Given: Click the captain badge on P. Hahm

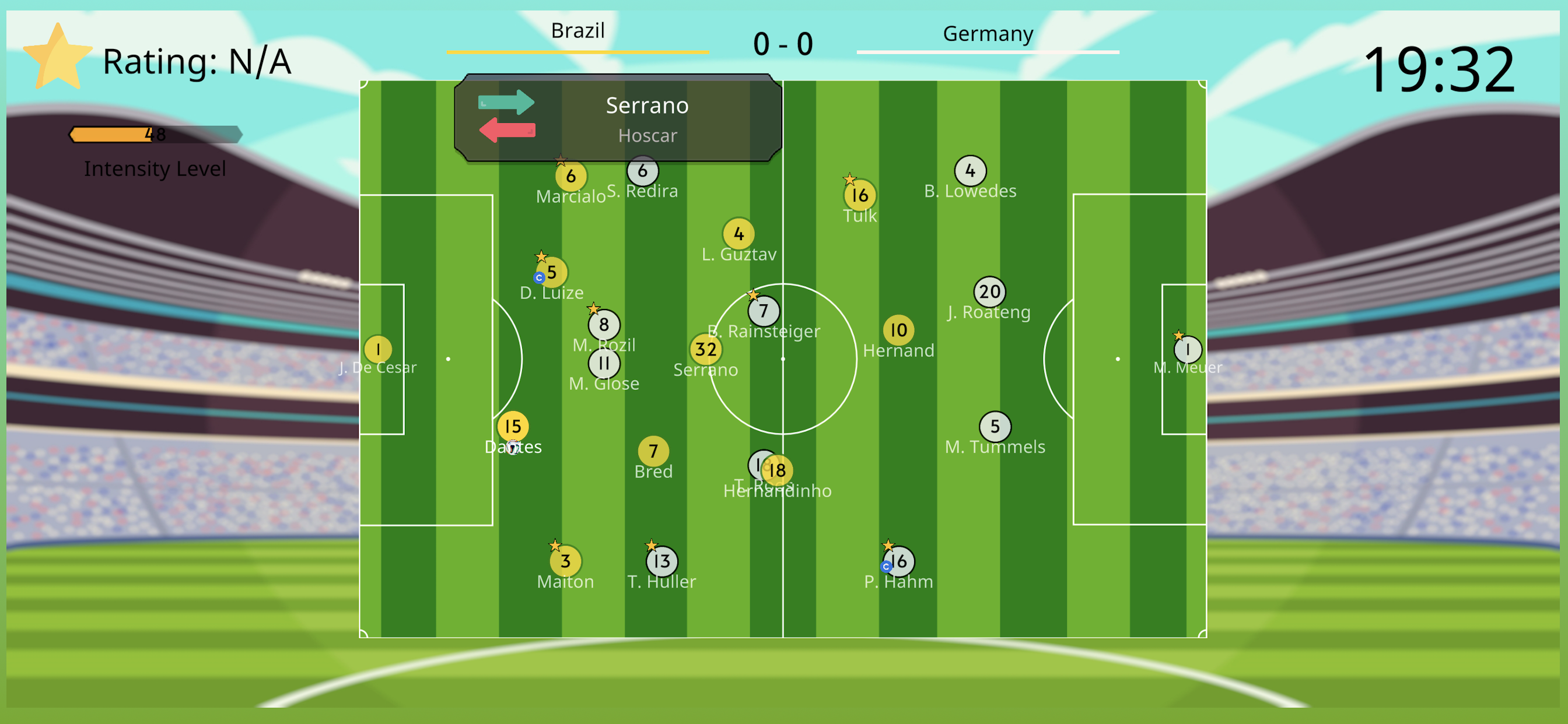Looking at the screenshot, I should tap(885, 567).
